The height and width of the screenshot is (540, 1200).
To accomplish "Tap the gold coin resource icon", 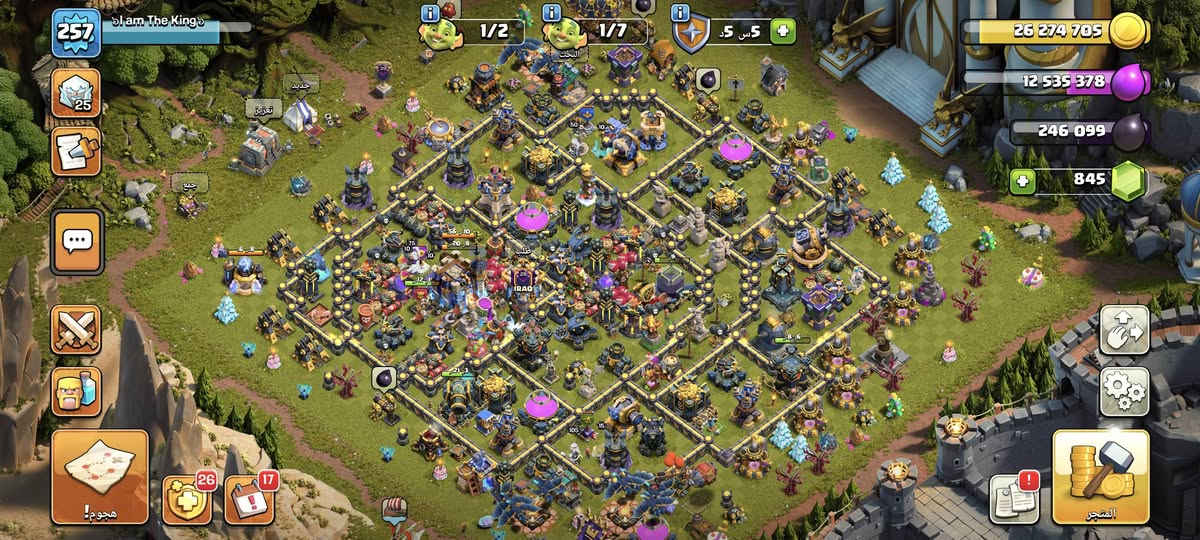I will pos(1130,31).
